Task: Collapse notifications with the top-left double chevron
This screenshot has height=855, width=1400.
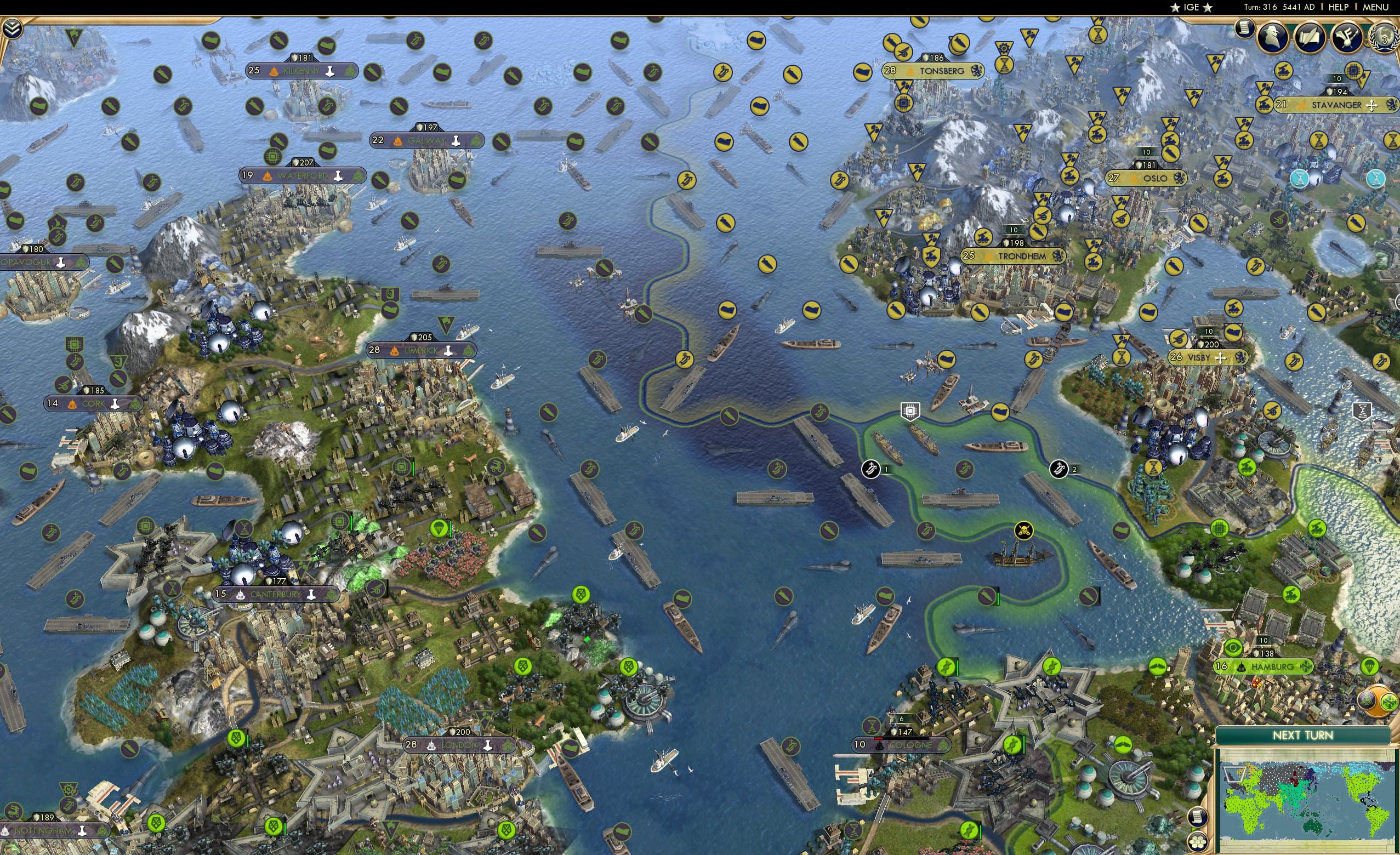Action: 12,29
